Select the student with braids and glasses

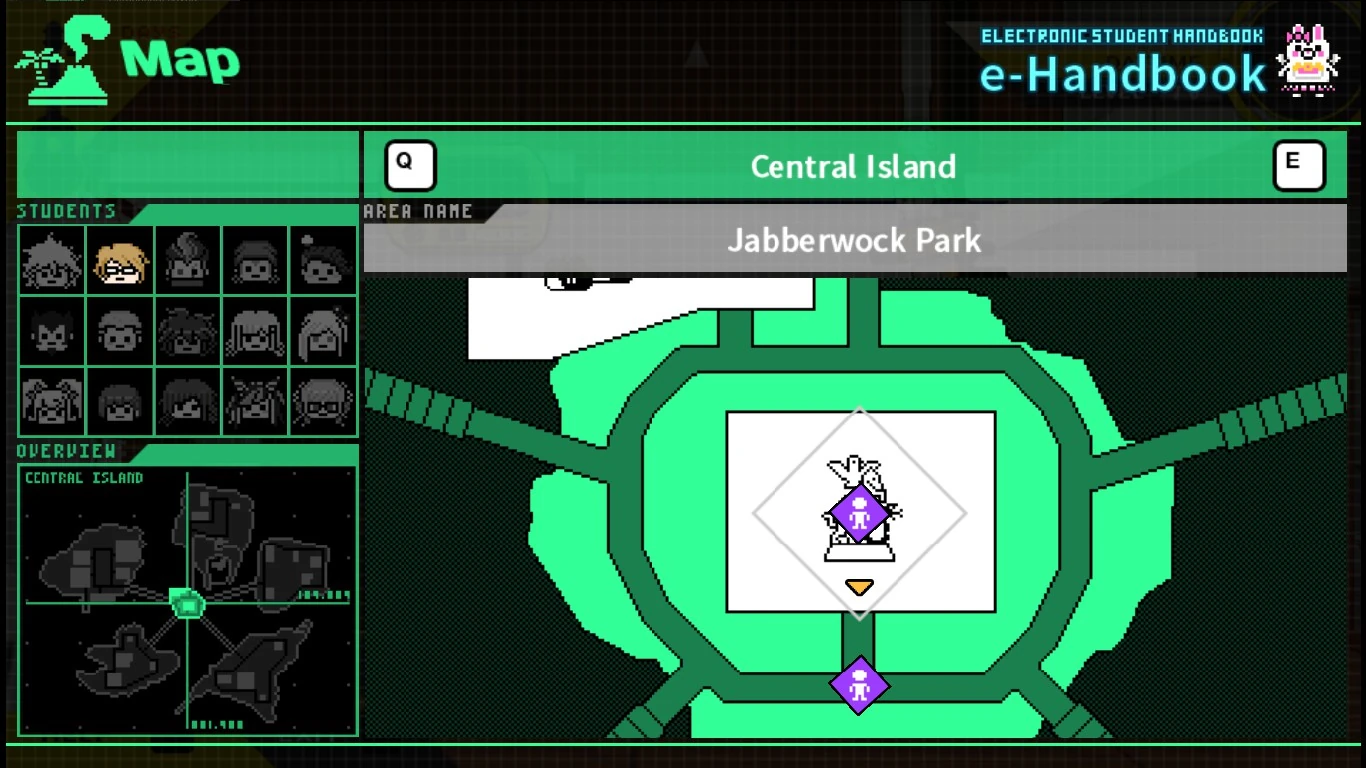[x=323, y=402]
